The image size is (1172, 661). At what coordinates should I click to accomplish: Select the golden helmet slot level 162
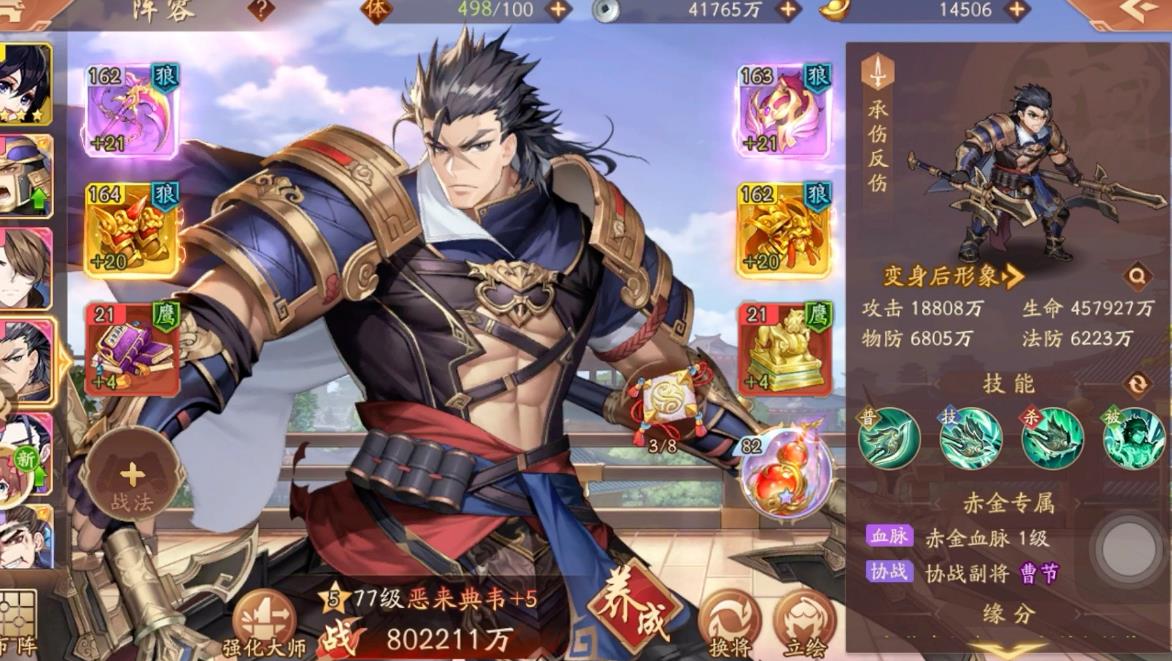click(x=784, y=229)
